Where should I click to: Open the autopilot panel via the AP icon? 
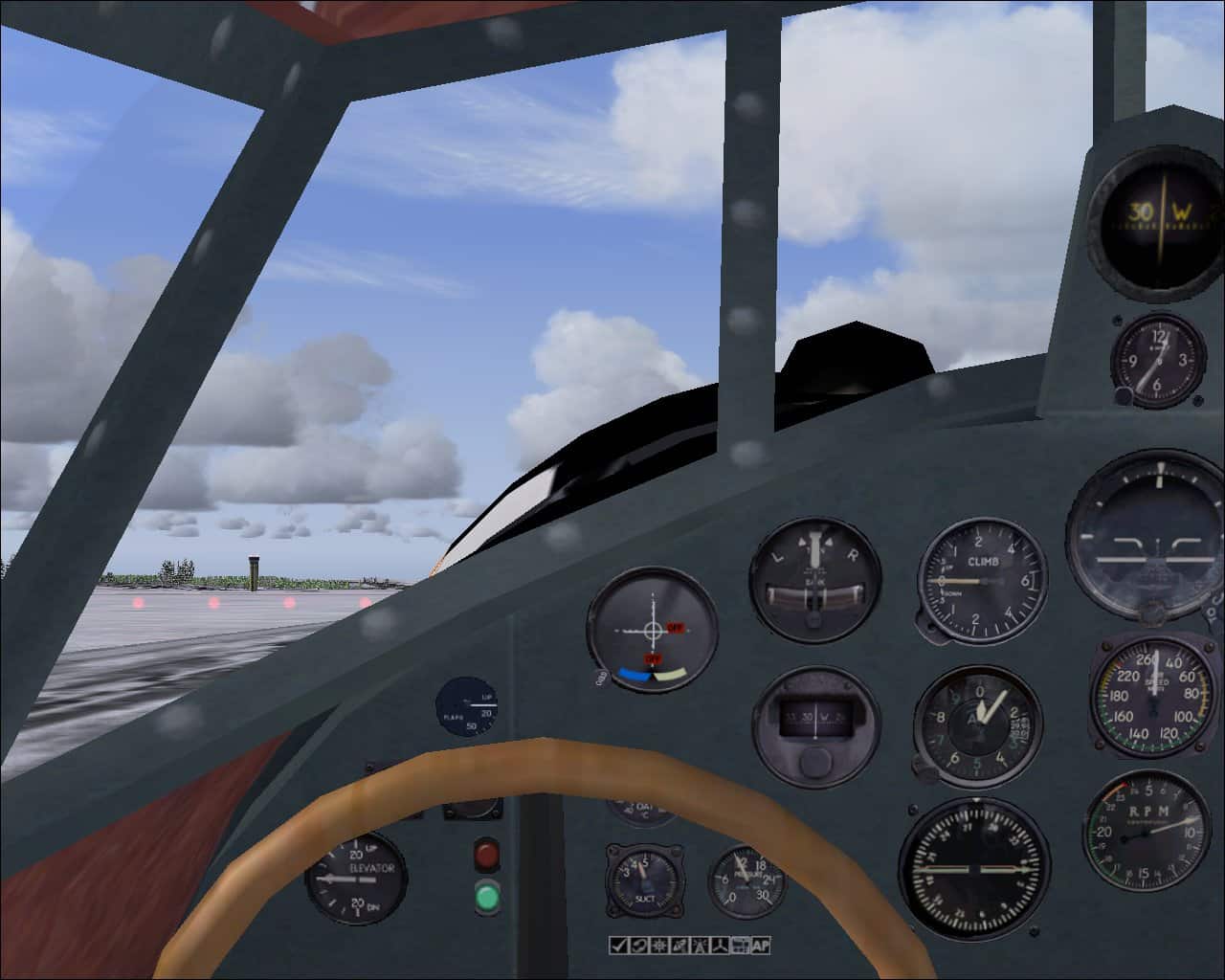761,946
